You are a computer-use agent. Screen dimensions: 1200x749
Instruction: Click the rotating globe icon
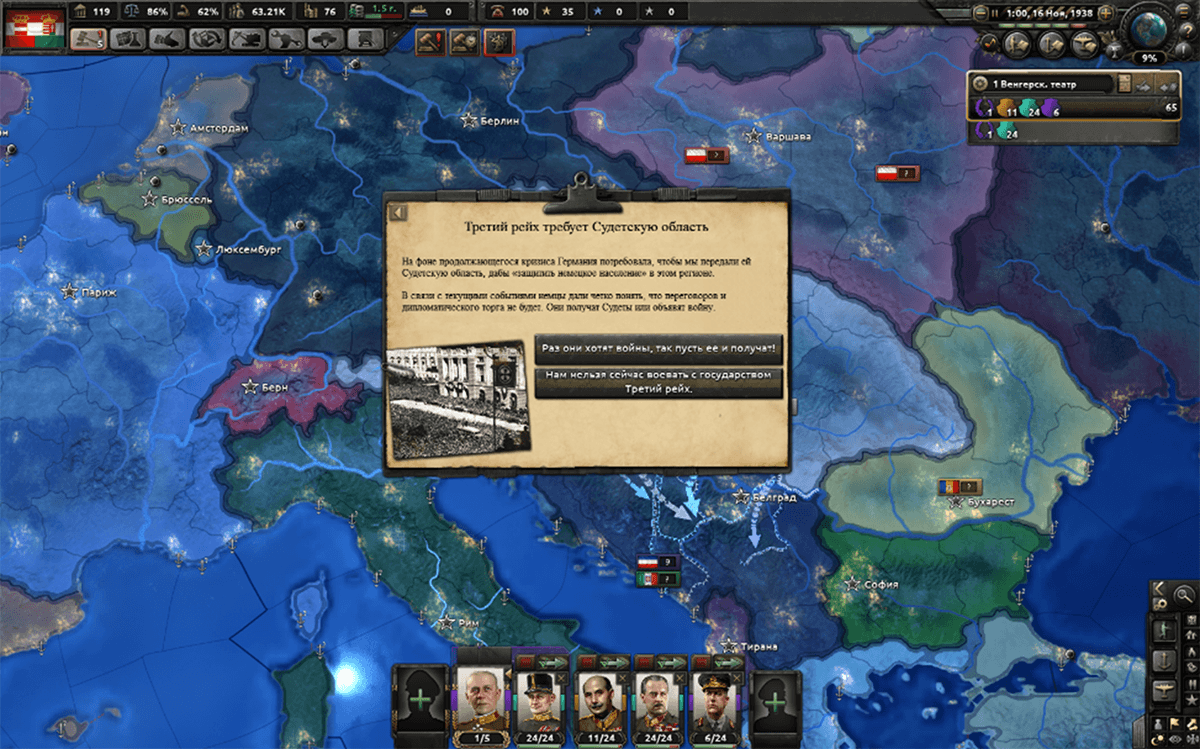click(1149, 28)
